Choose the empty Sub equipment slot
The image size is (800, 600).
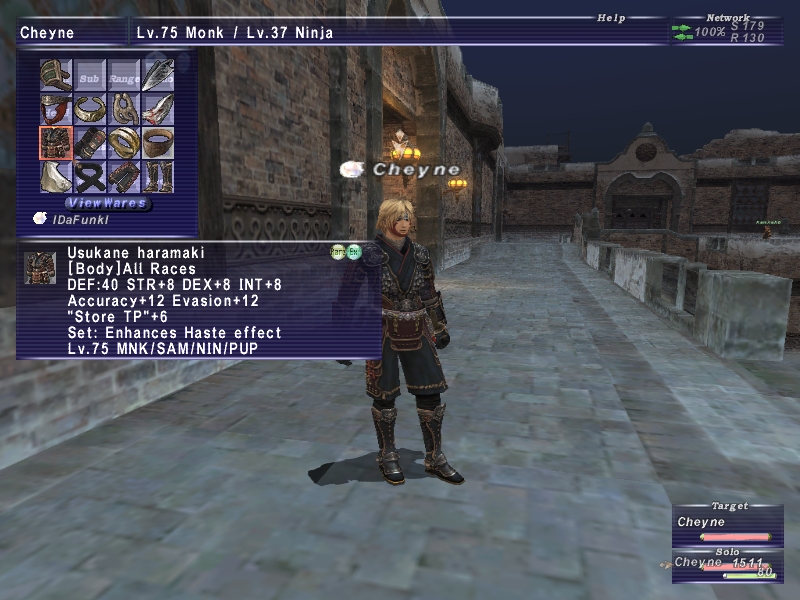(x=89, y=75)
